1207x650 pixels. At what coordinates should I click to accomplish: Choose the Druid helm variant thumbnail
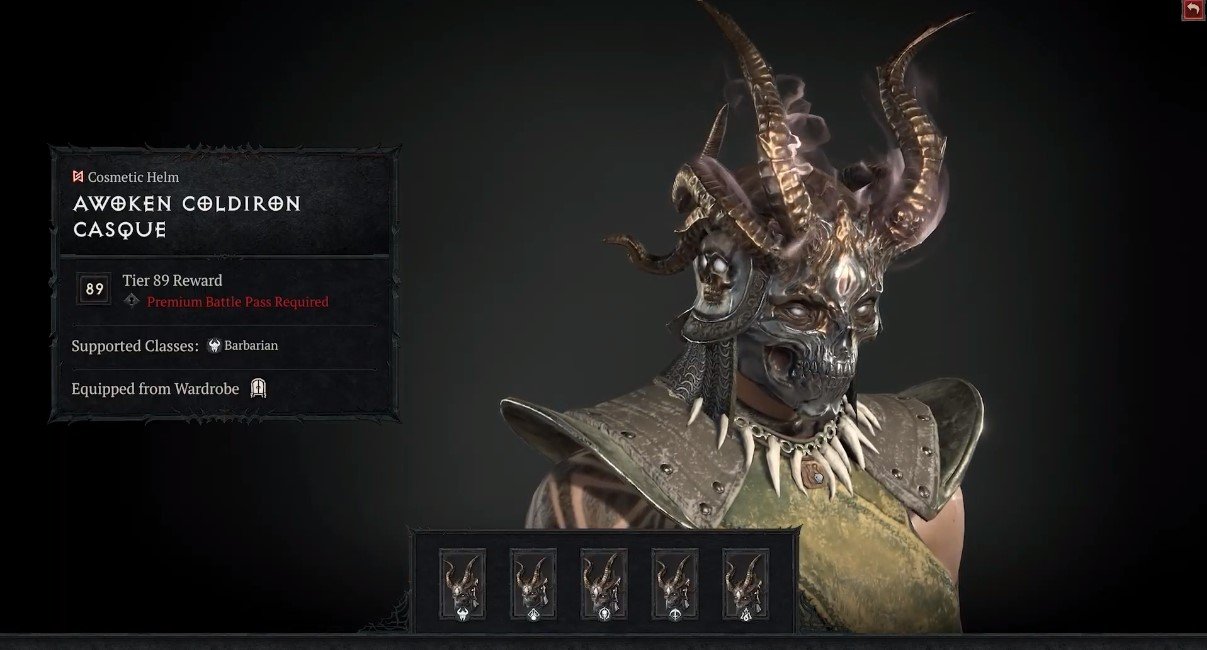(533, 584)
